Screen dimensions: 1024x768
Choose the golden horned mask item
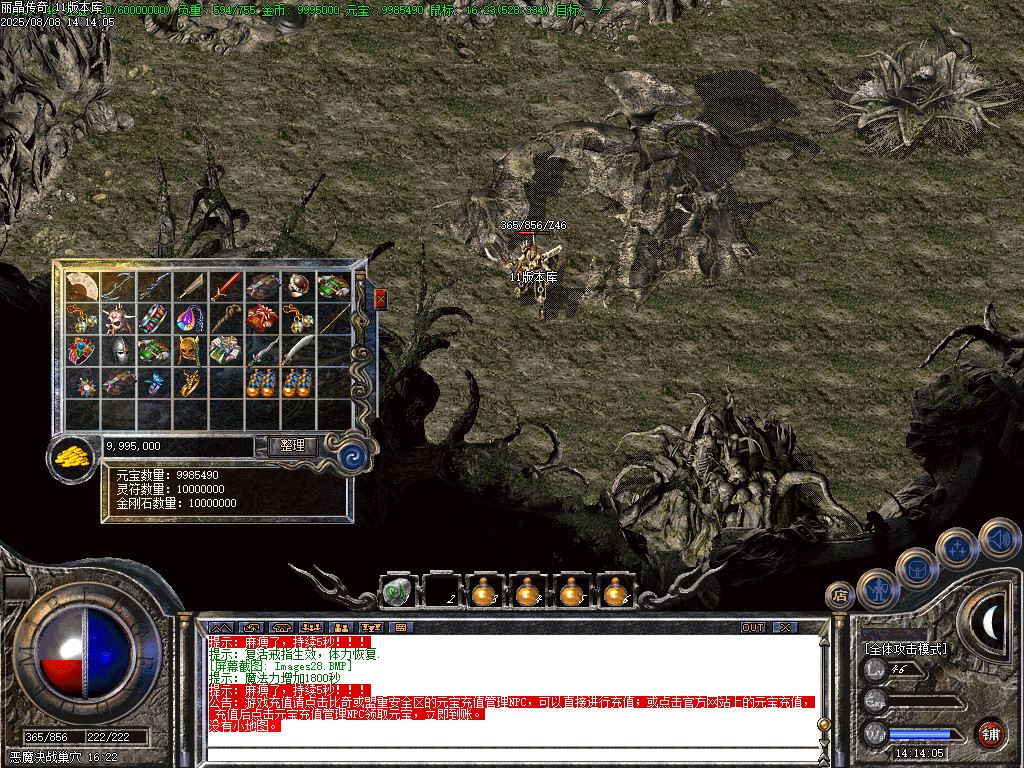(190, 351)
